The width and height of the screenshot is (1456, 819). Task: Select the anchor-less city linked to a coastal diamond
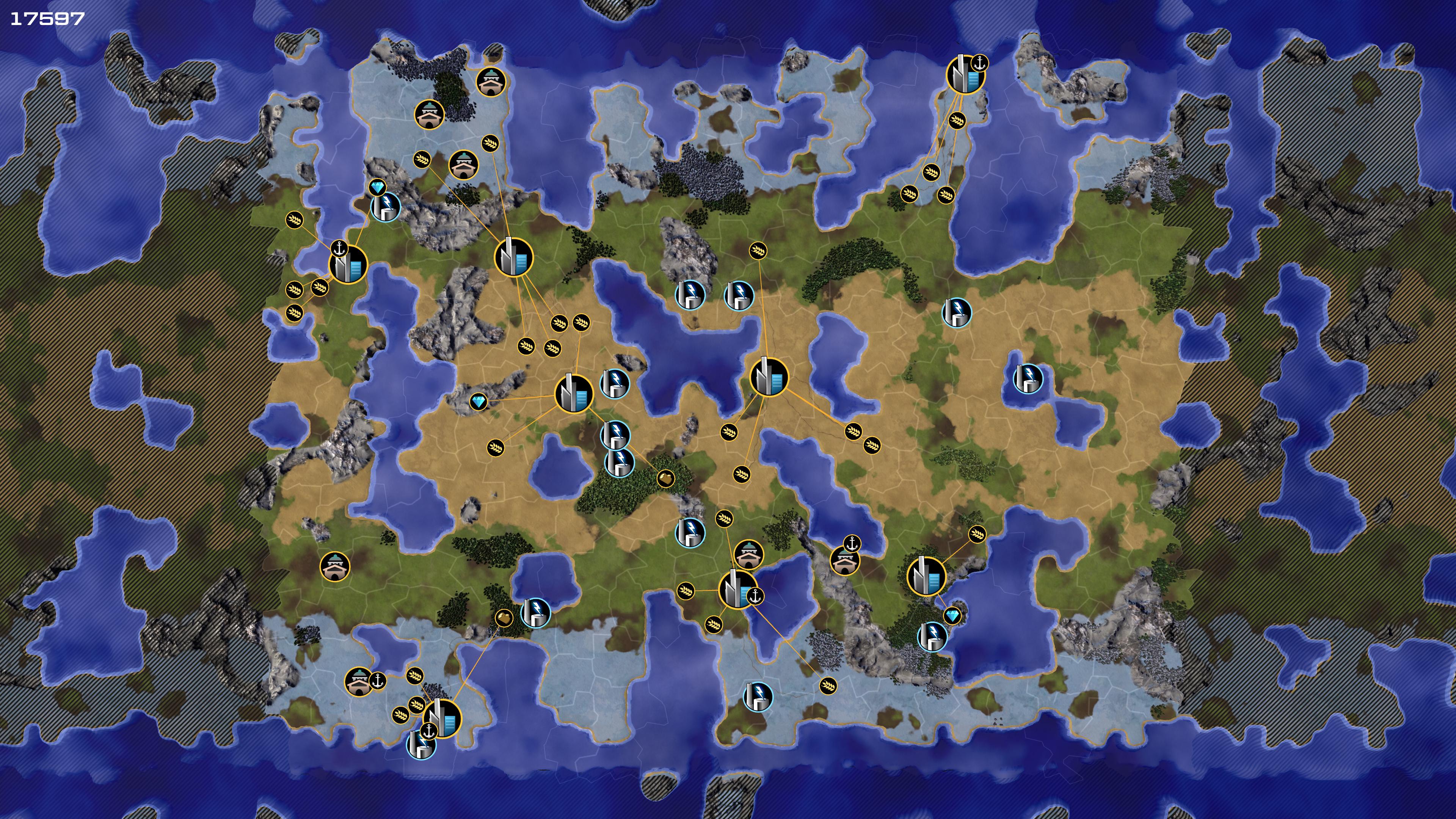coord(926,576)
